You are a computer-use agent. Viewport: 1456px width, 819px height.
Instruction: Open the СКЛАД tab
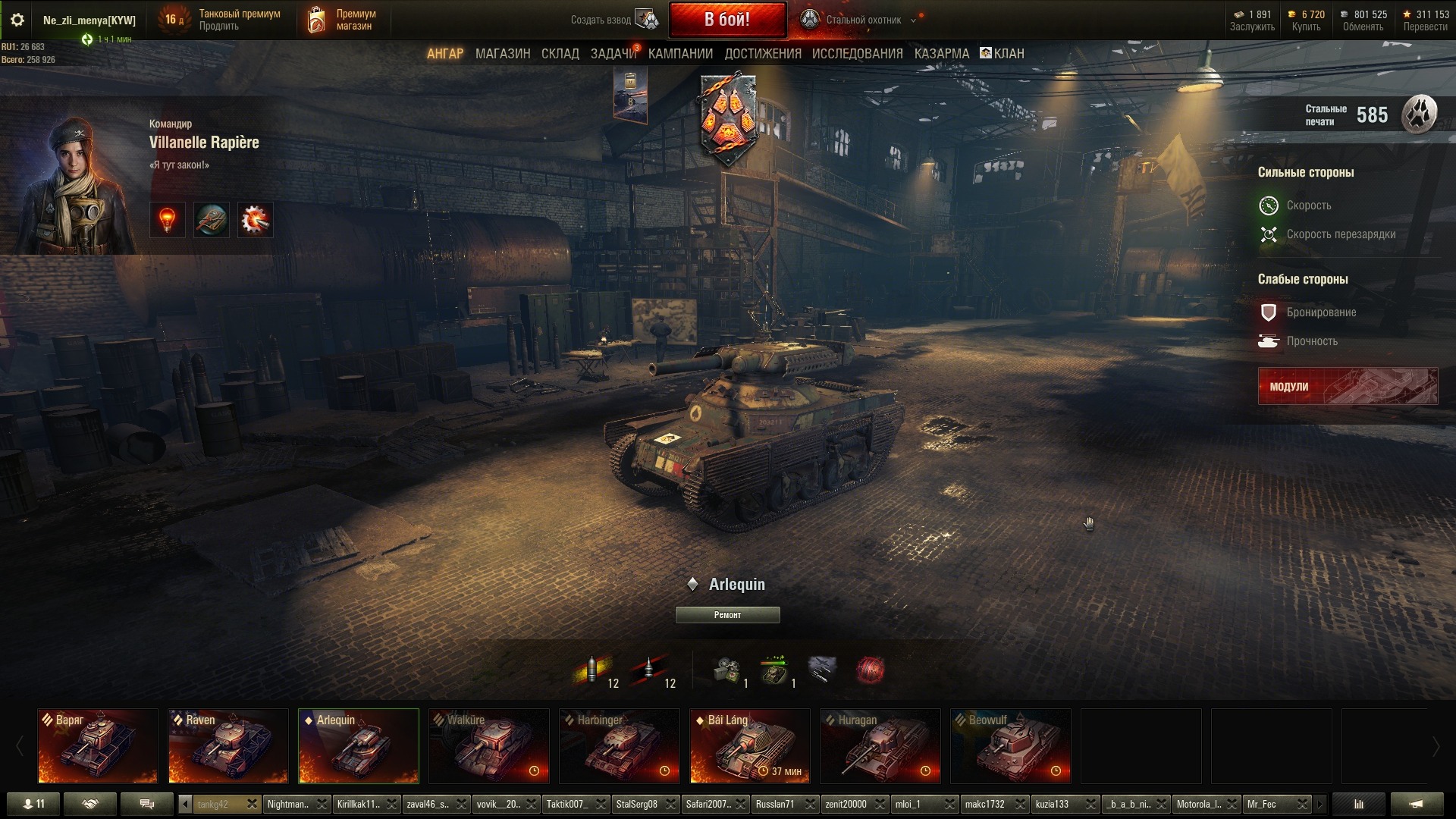coord(560,54)
